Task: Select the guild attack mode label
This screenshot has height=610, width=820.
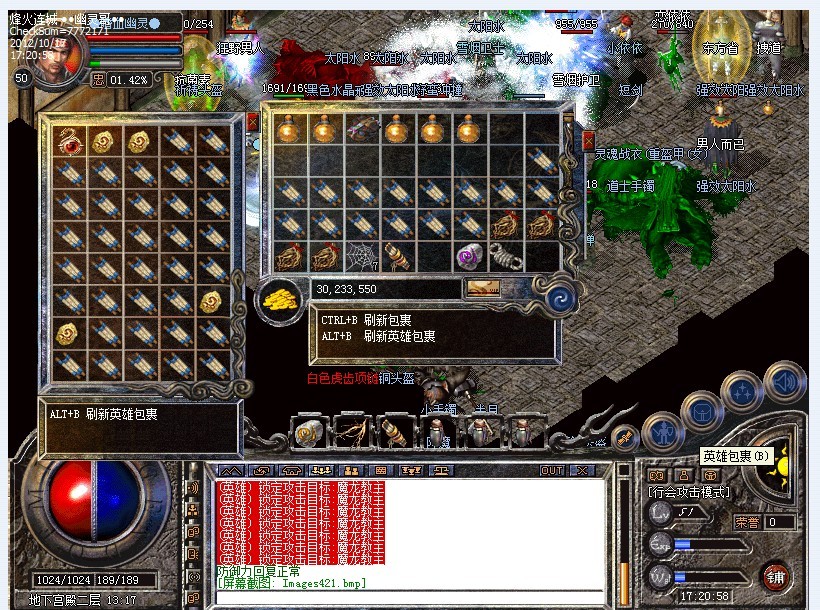Action: click(690, 492)
